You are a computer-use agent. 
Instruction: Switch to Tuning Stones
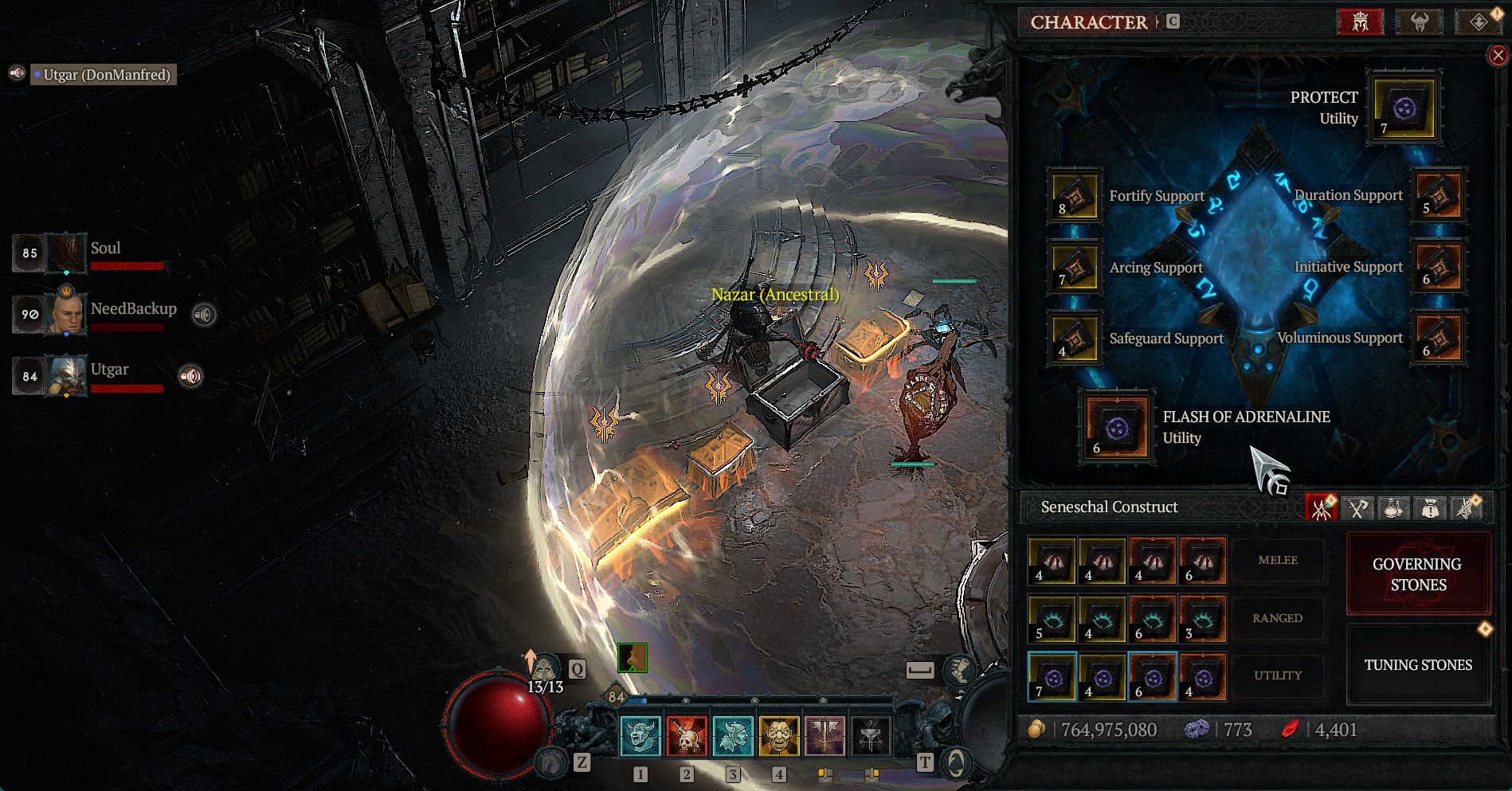(x=1417, y=665)
